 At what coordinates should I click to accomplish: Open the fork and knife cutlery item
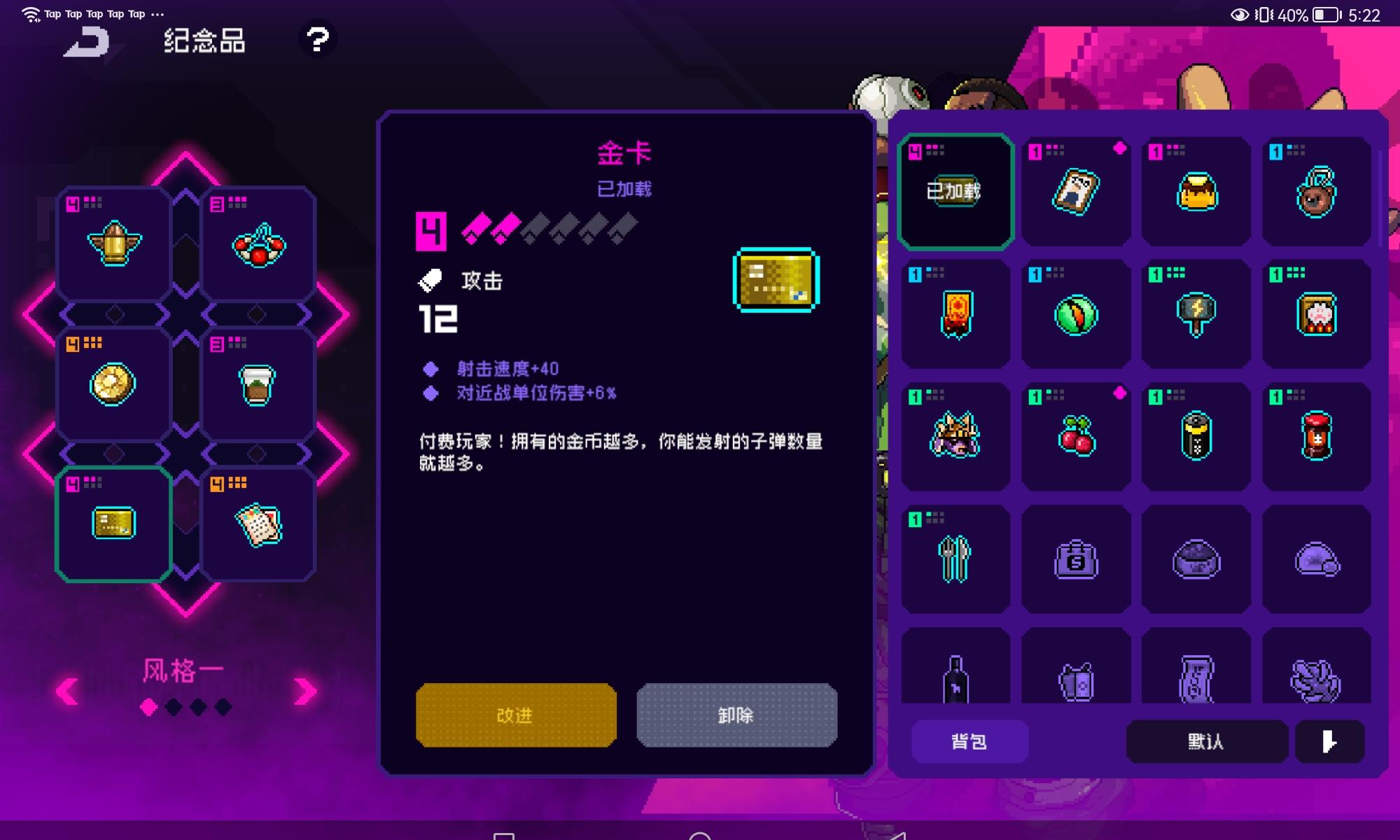click(954, 558)
